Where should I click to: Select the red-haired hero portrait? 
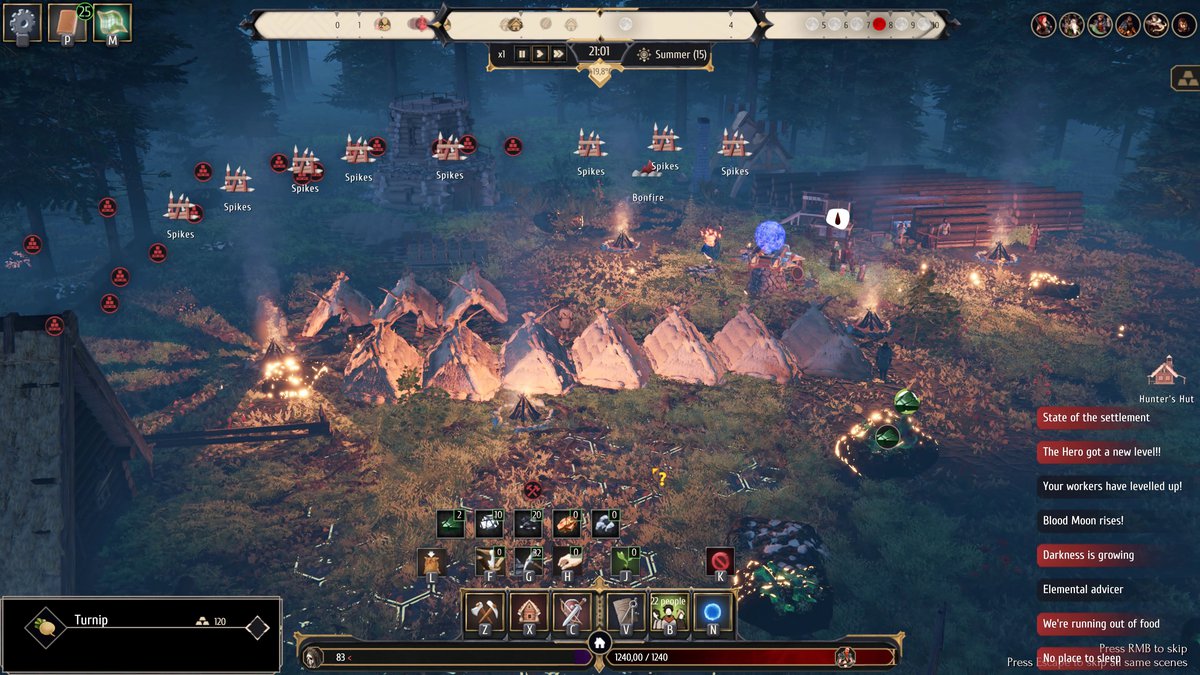pyautogui.click(x=1044, y=25)
